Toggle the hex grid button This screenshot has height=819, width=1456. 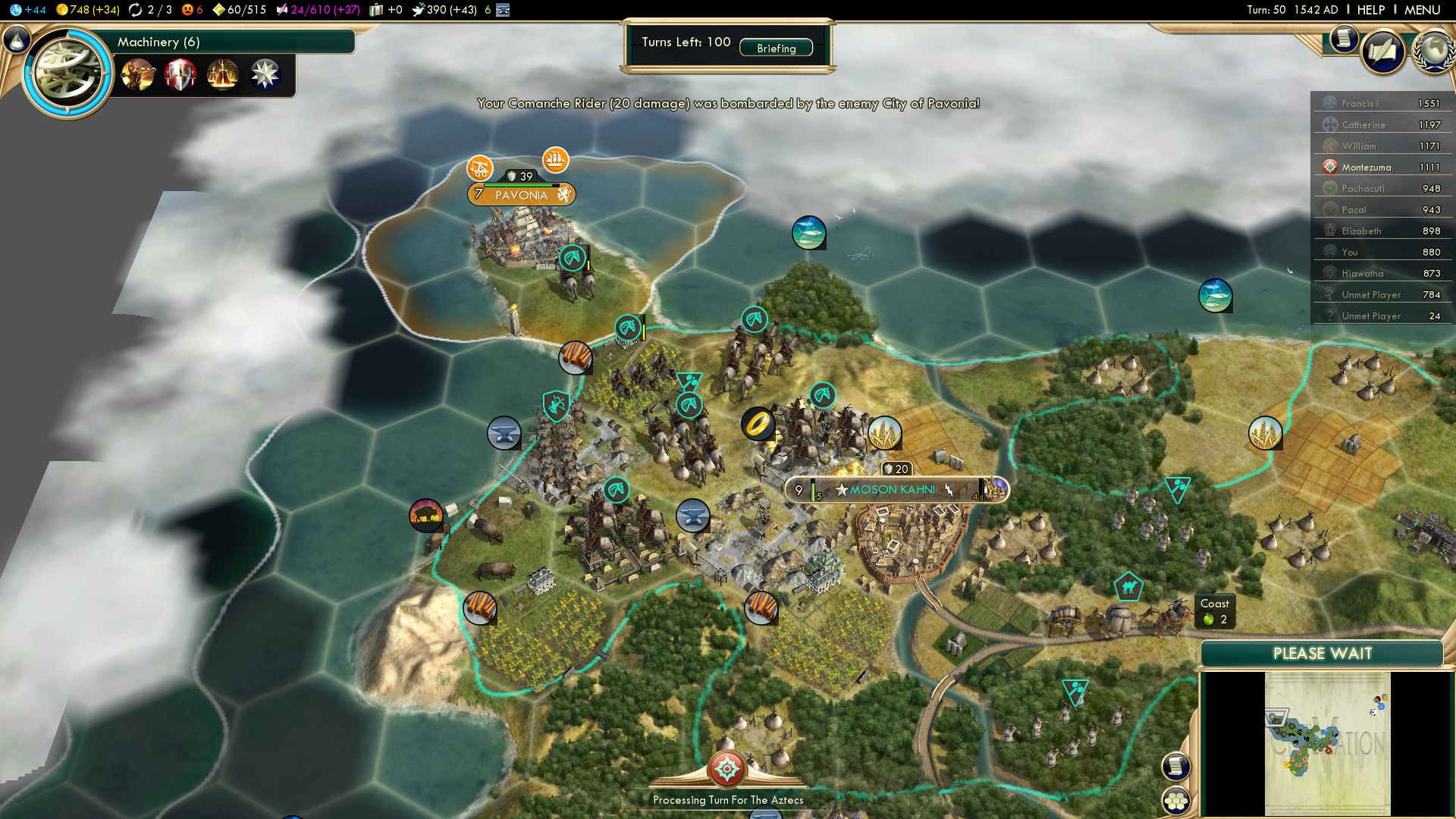click(x=1175, y=801)
